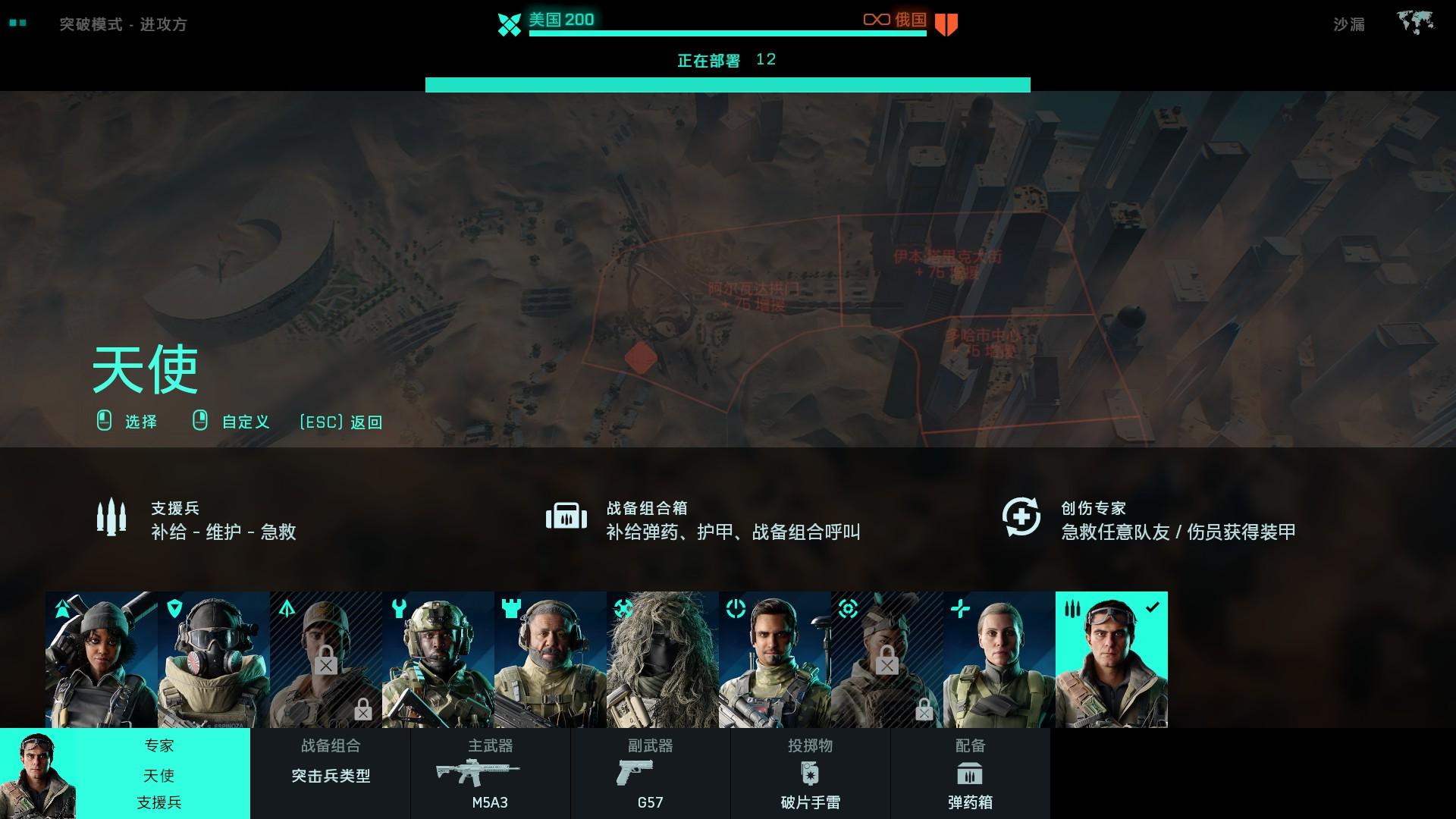Click the 创伤专家 medical cross icon
The width and height of the screenshot is (1456, 819).
click(1023, 517)
